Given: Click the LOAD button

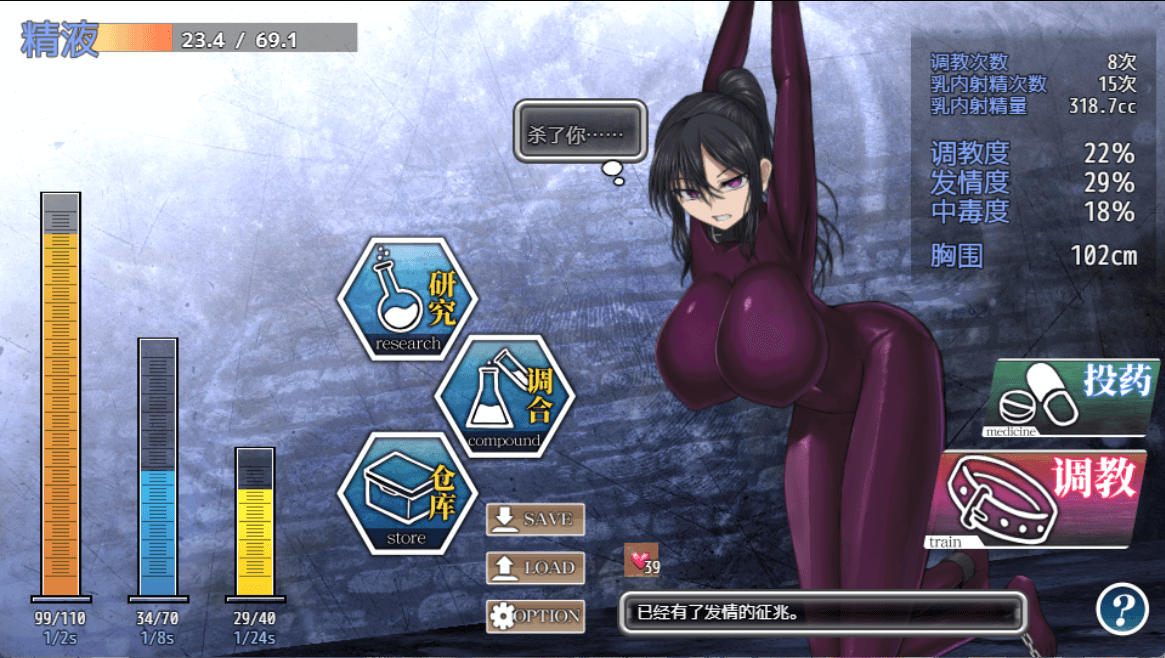Looking at the screenshot, I should point(535,568).
